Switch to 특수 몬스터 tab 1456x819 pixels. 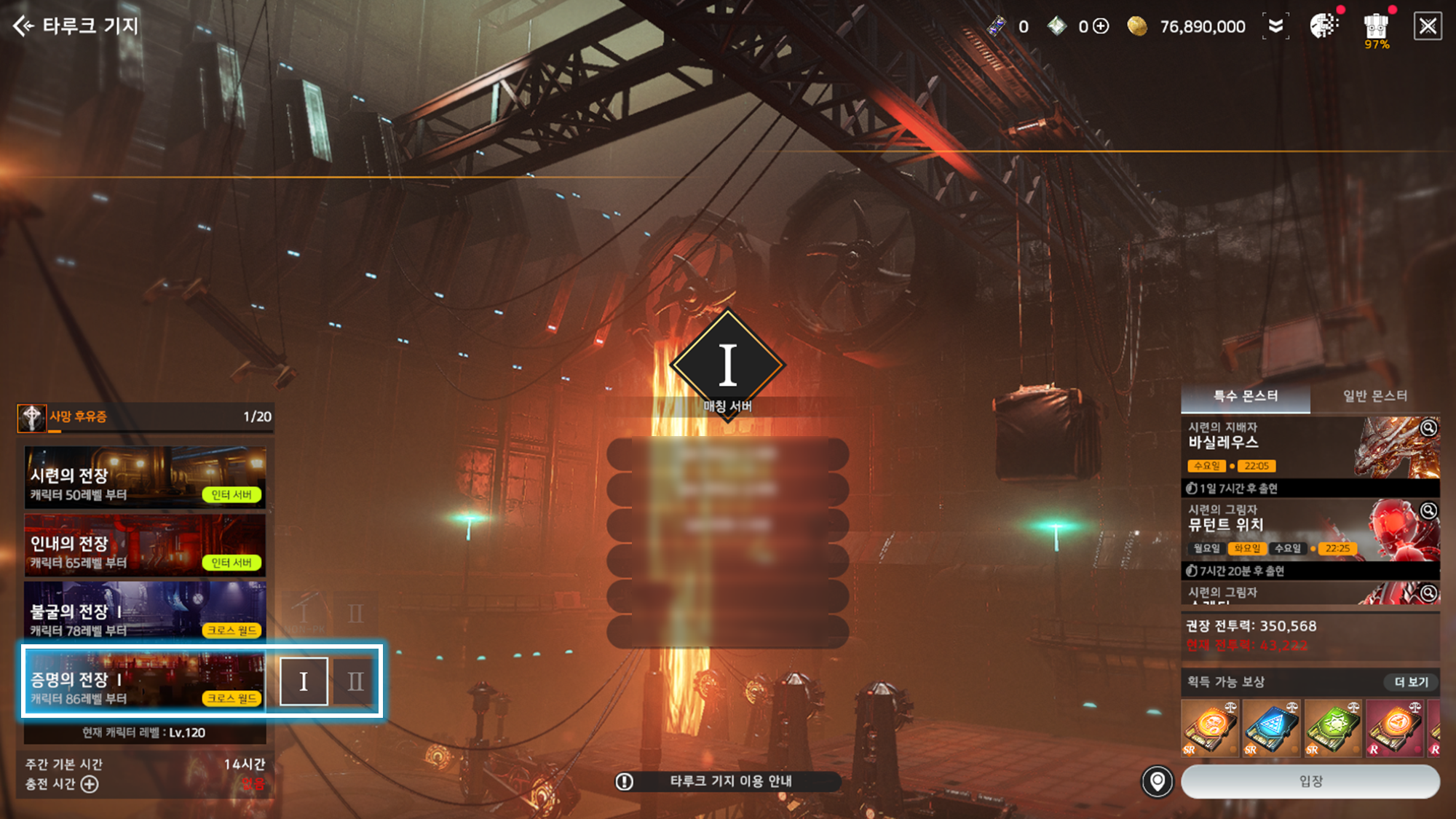coord(1245,396)
